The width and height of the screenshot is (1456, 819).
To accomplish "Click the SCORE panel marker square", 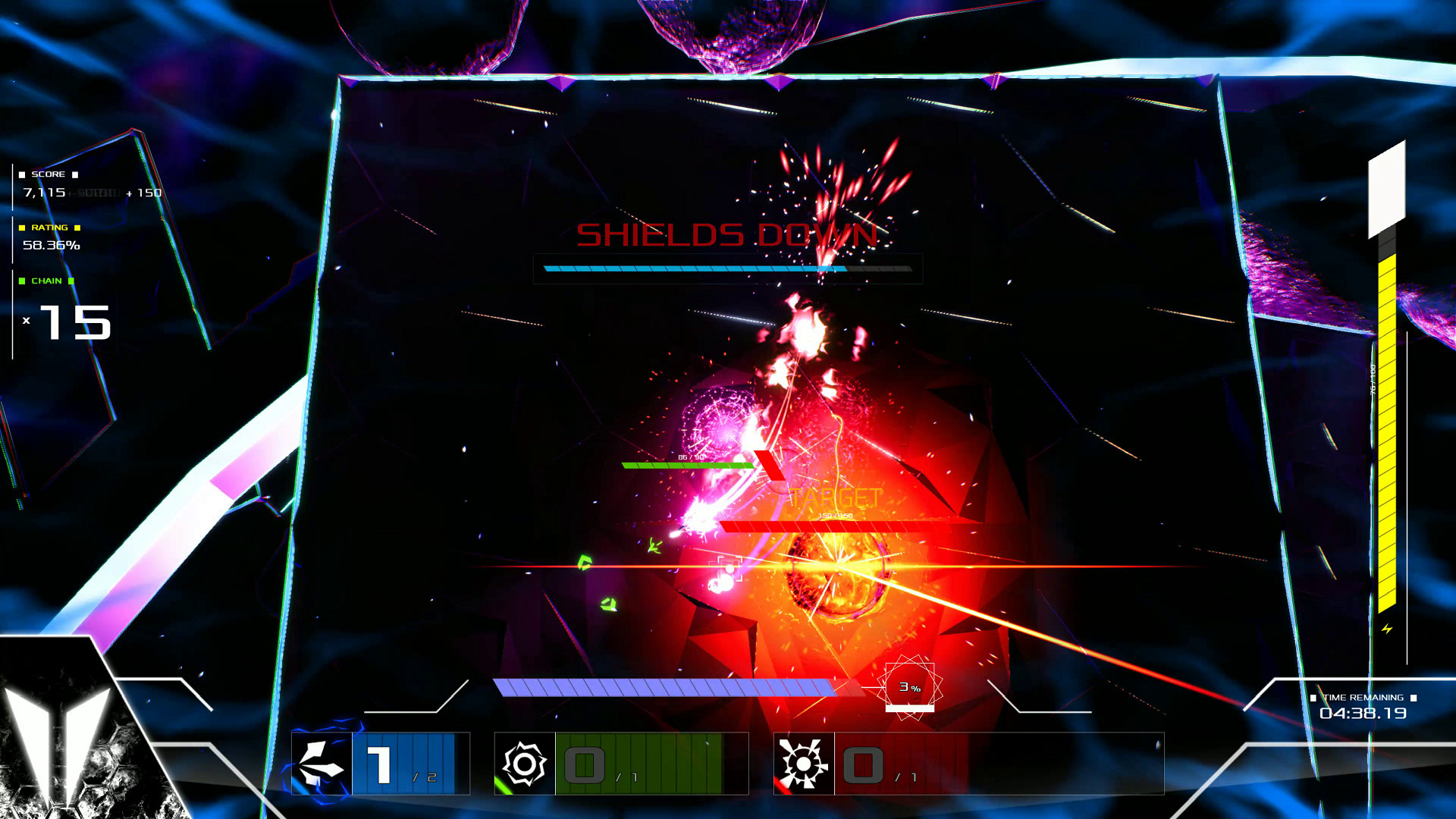I will point(21,173).
